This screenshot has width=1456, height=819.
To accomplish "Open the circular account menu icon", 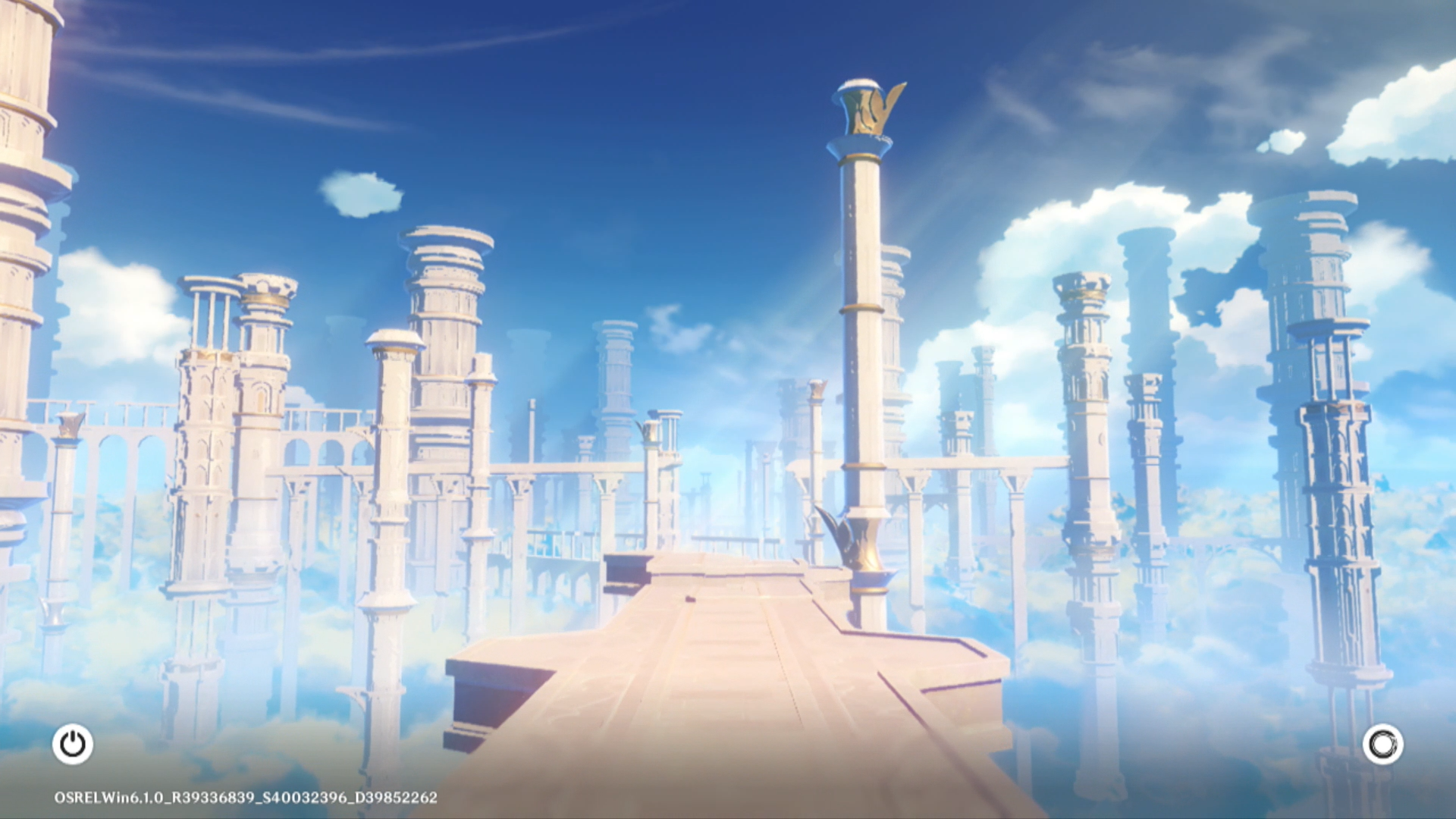I will click(x=1382, y=744).
